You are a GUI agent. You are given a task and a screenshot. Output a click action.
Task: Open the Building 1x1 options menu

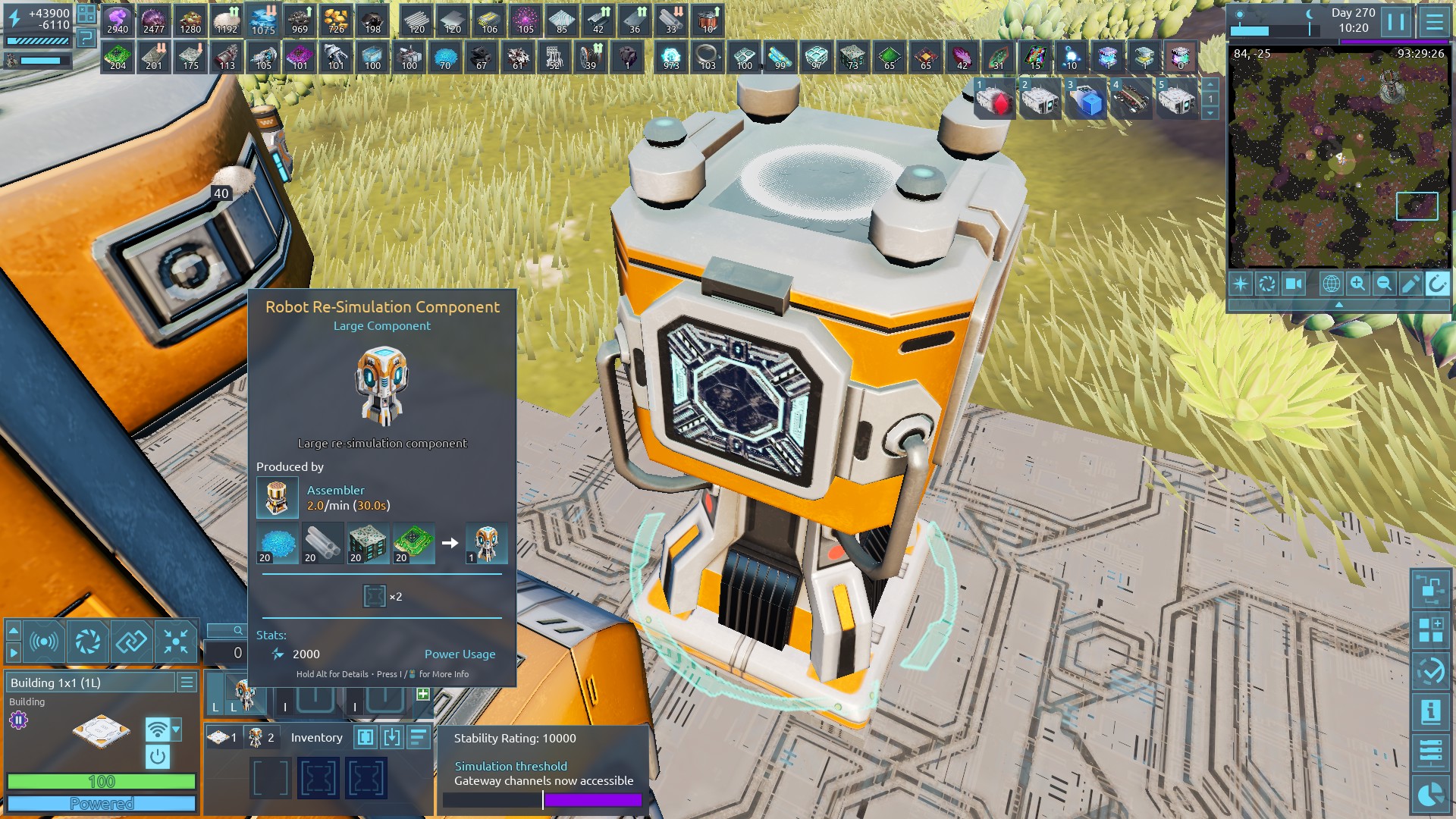point(187,682)
